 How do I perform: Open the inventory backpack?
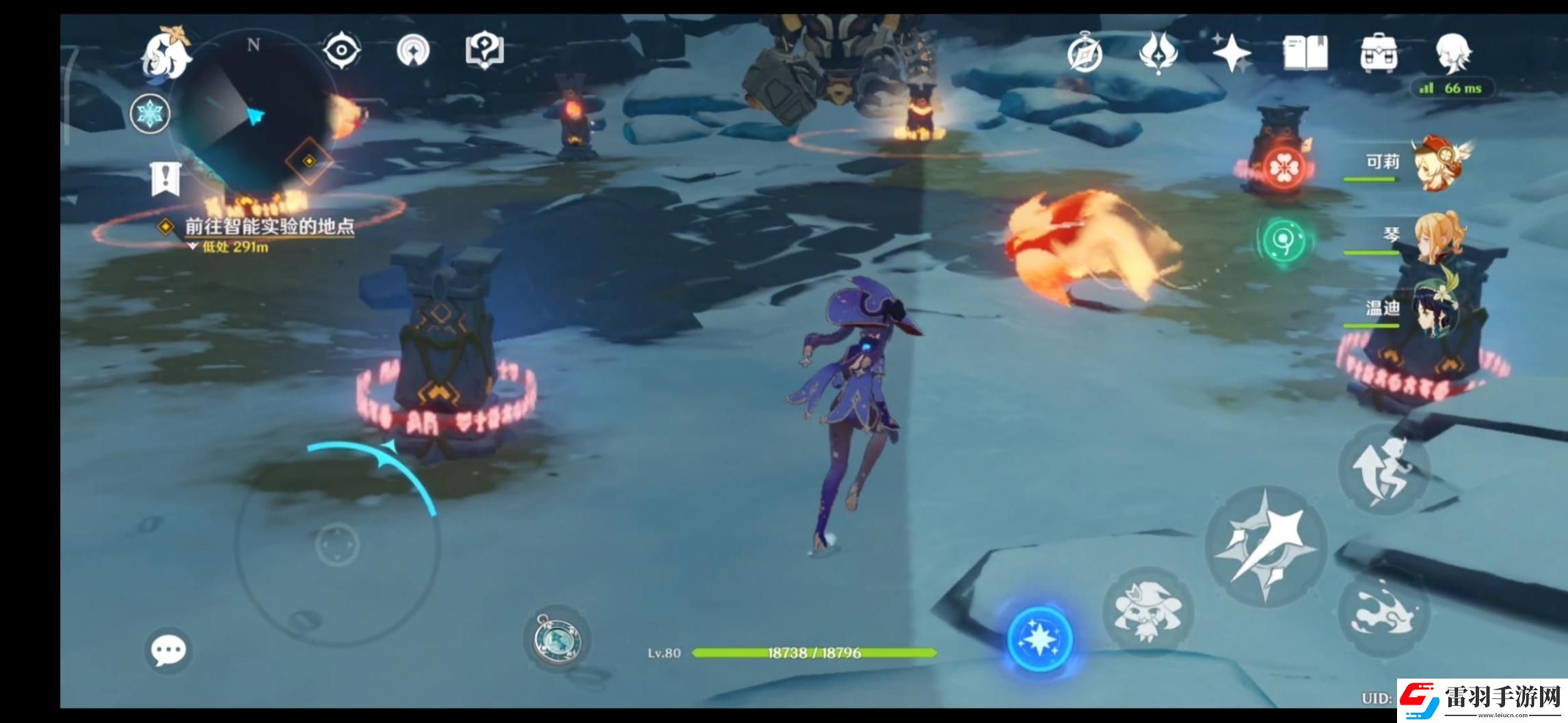coord(1379,53)
